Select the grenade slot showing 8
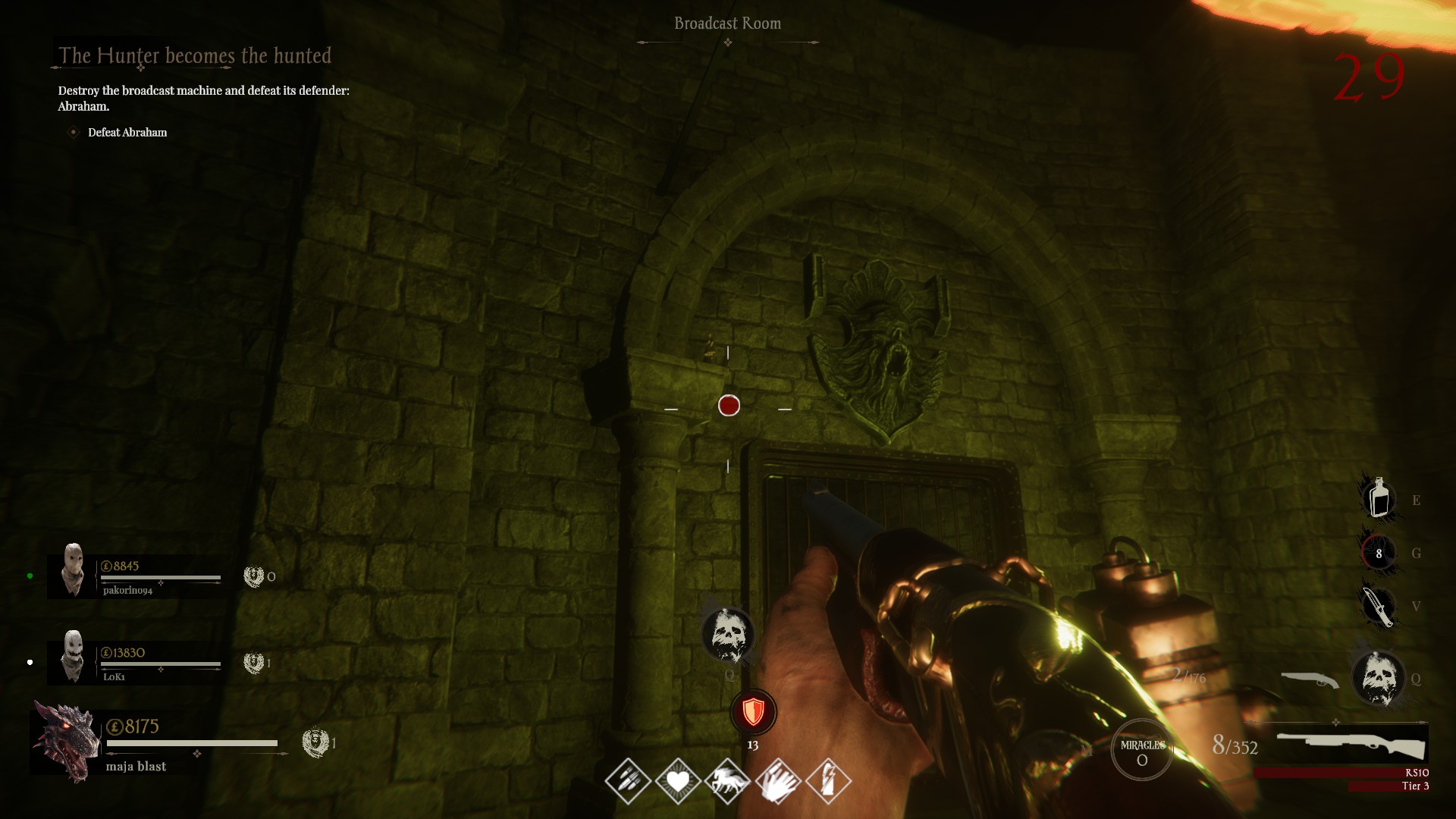The height and width of the screenshot is (819, 1456). (1379, 553)
